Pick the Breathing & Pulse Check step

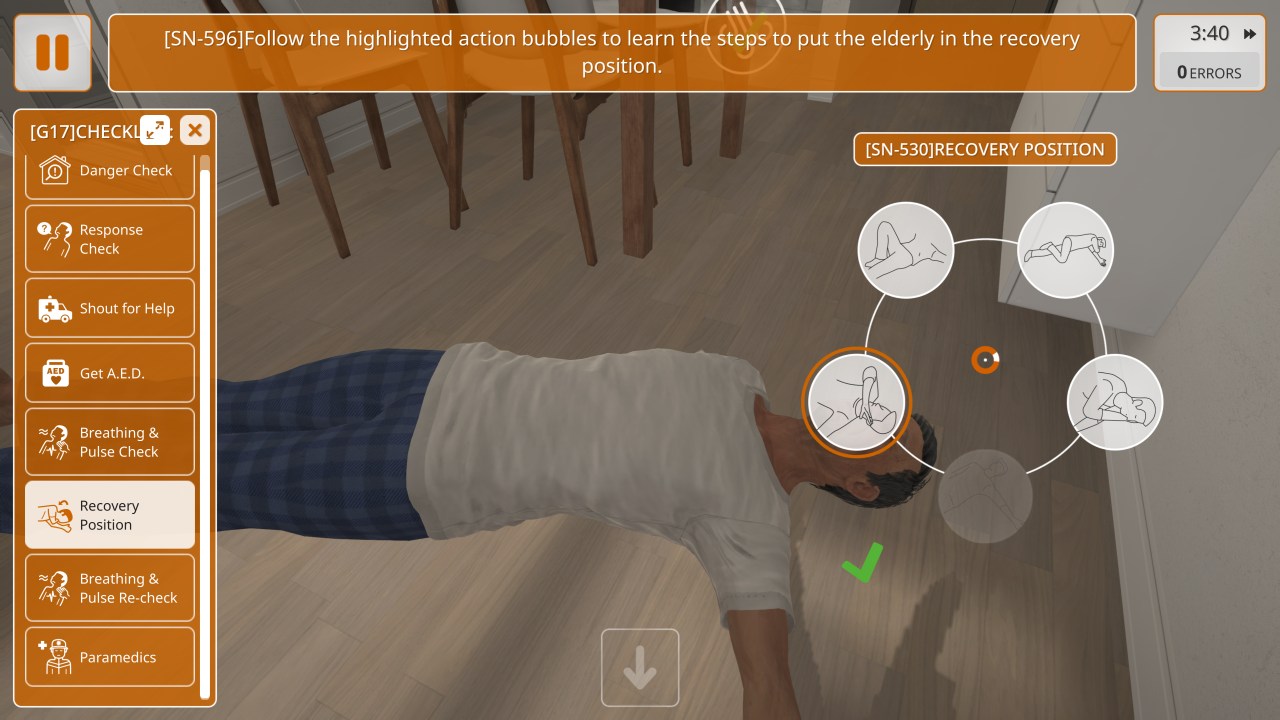[109, 442]
